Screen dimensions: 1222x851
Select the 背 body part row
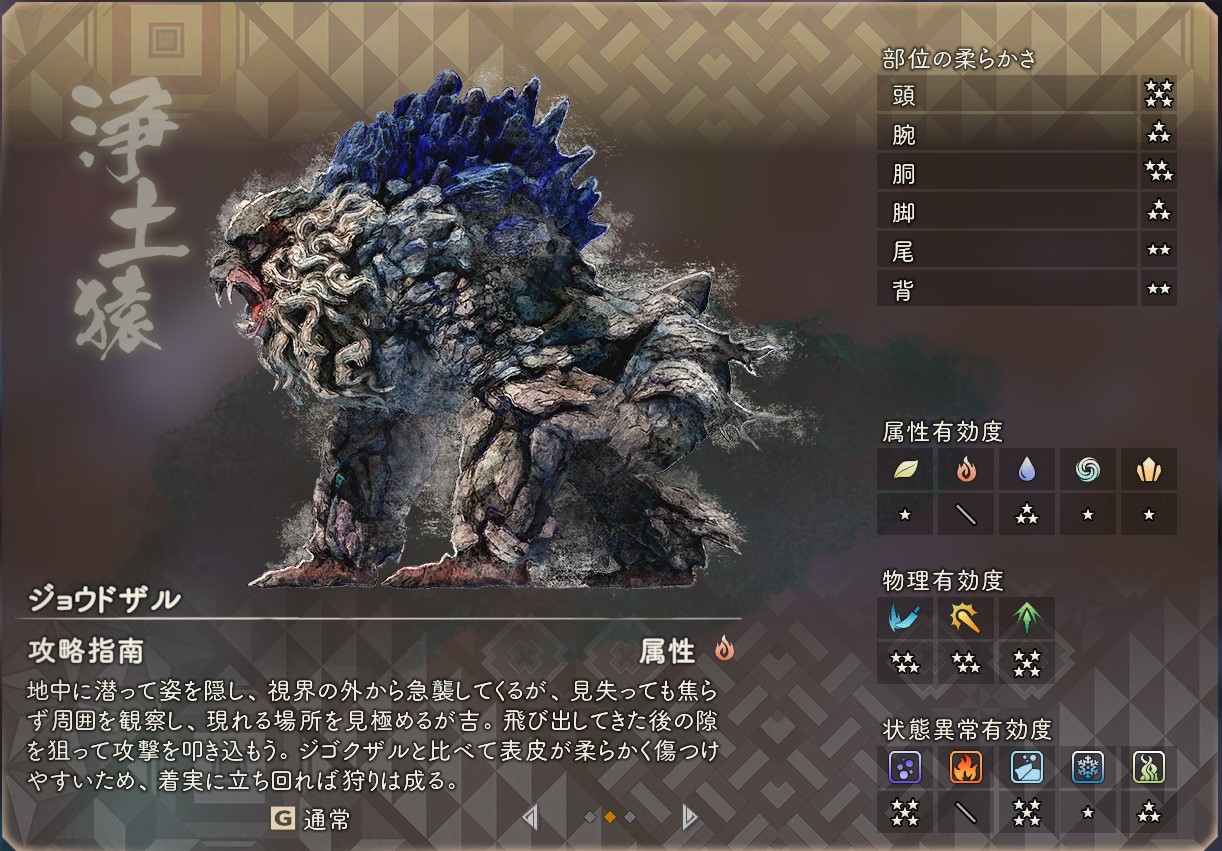1007,290
